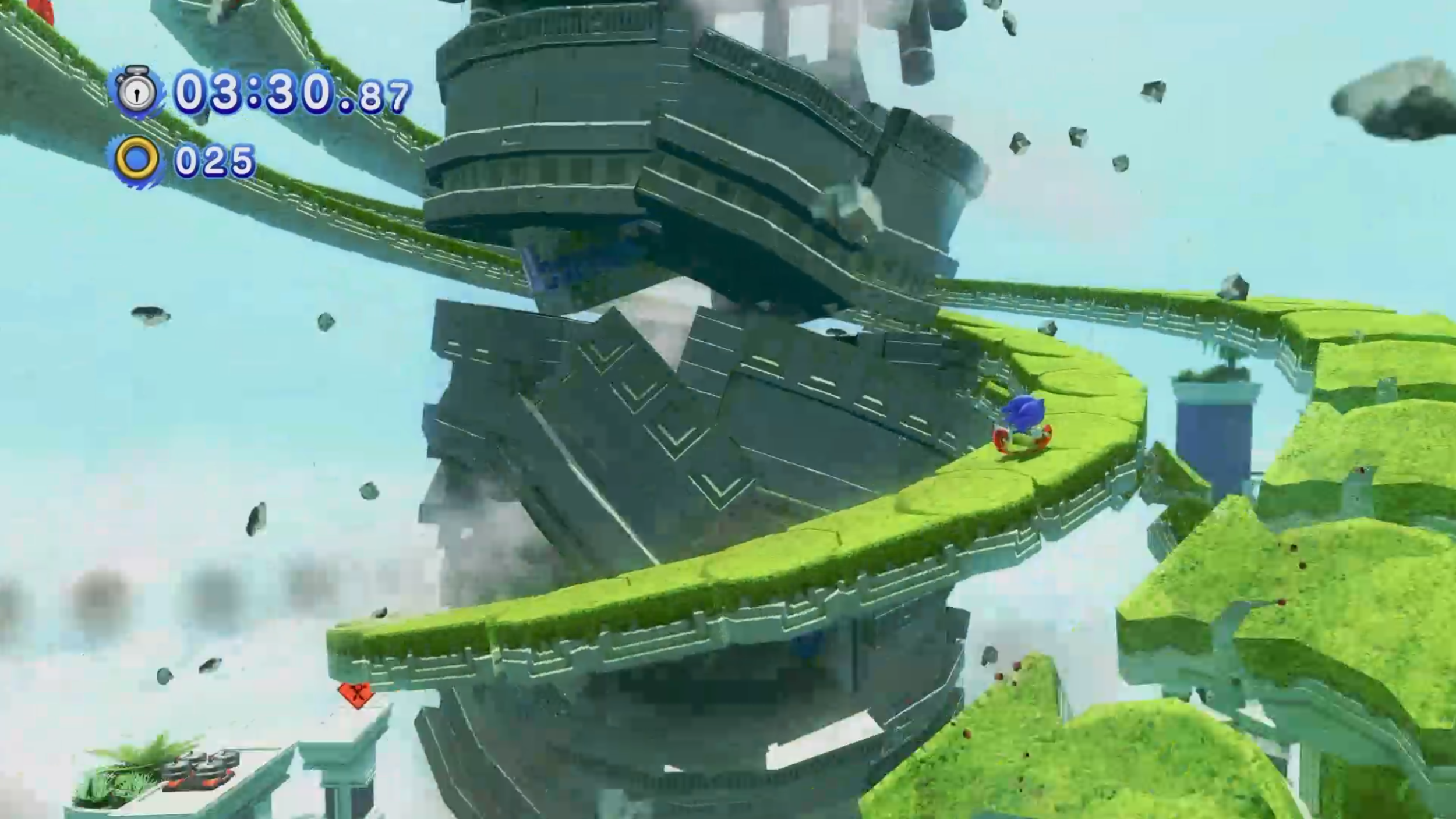Select the gold ring counter icon

tap(137, 160)
